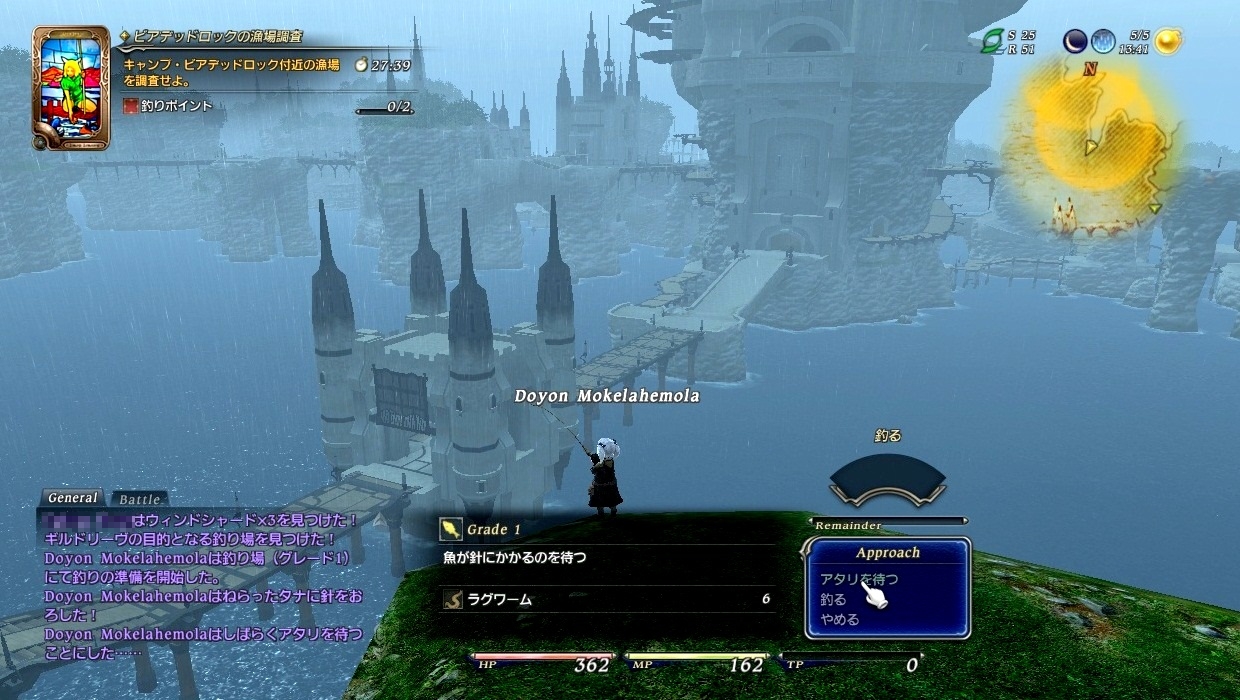Click the green leaf icon beside S and R
The height and width of the screenshot is (700, 1240).
coord(992,42)
